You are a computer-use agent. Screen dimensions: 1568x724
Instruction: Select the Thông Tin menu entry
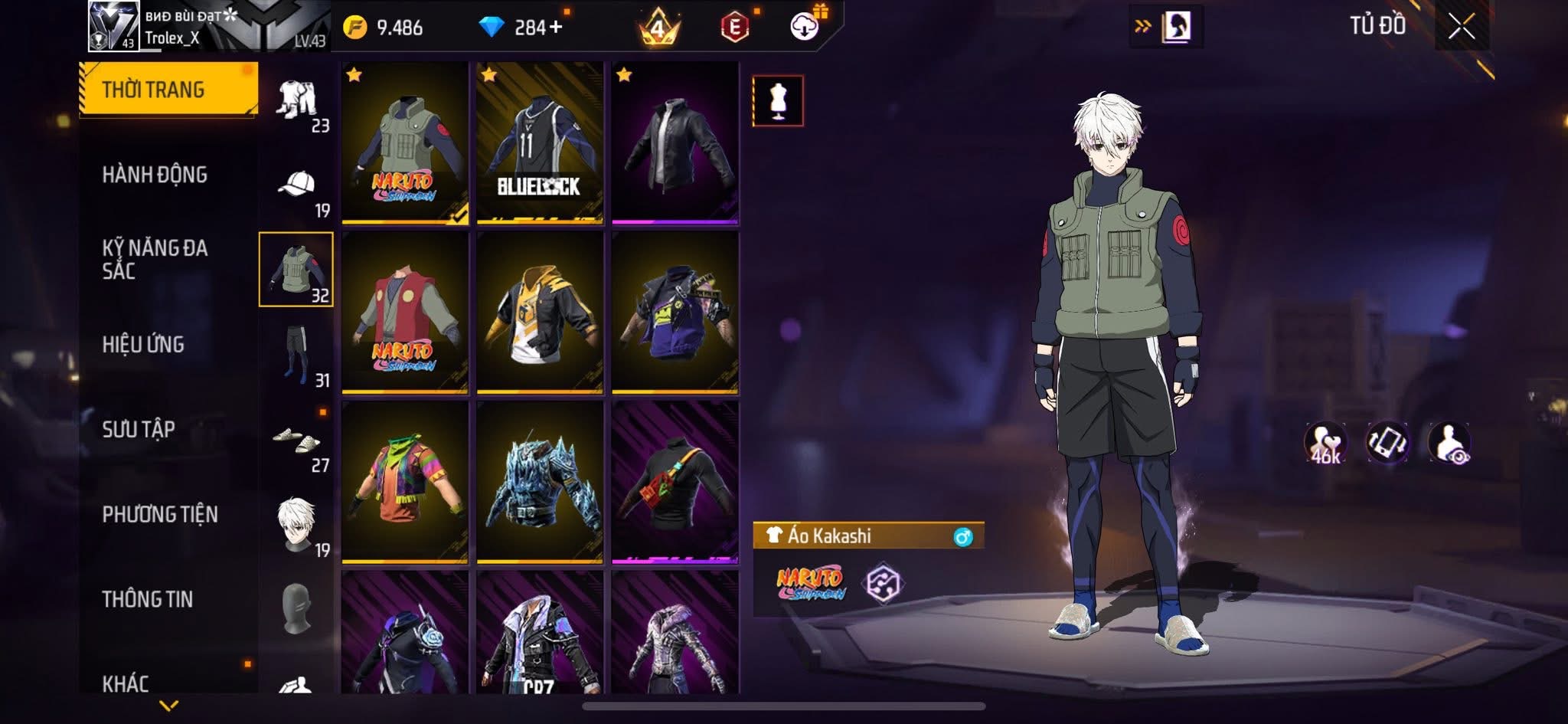tap(148, 599)
